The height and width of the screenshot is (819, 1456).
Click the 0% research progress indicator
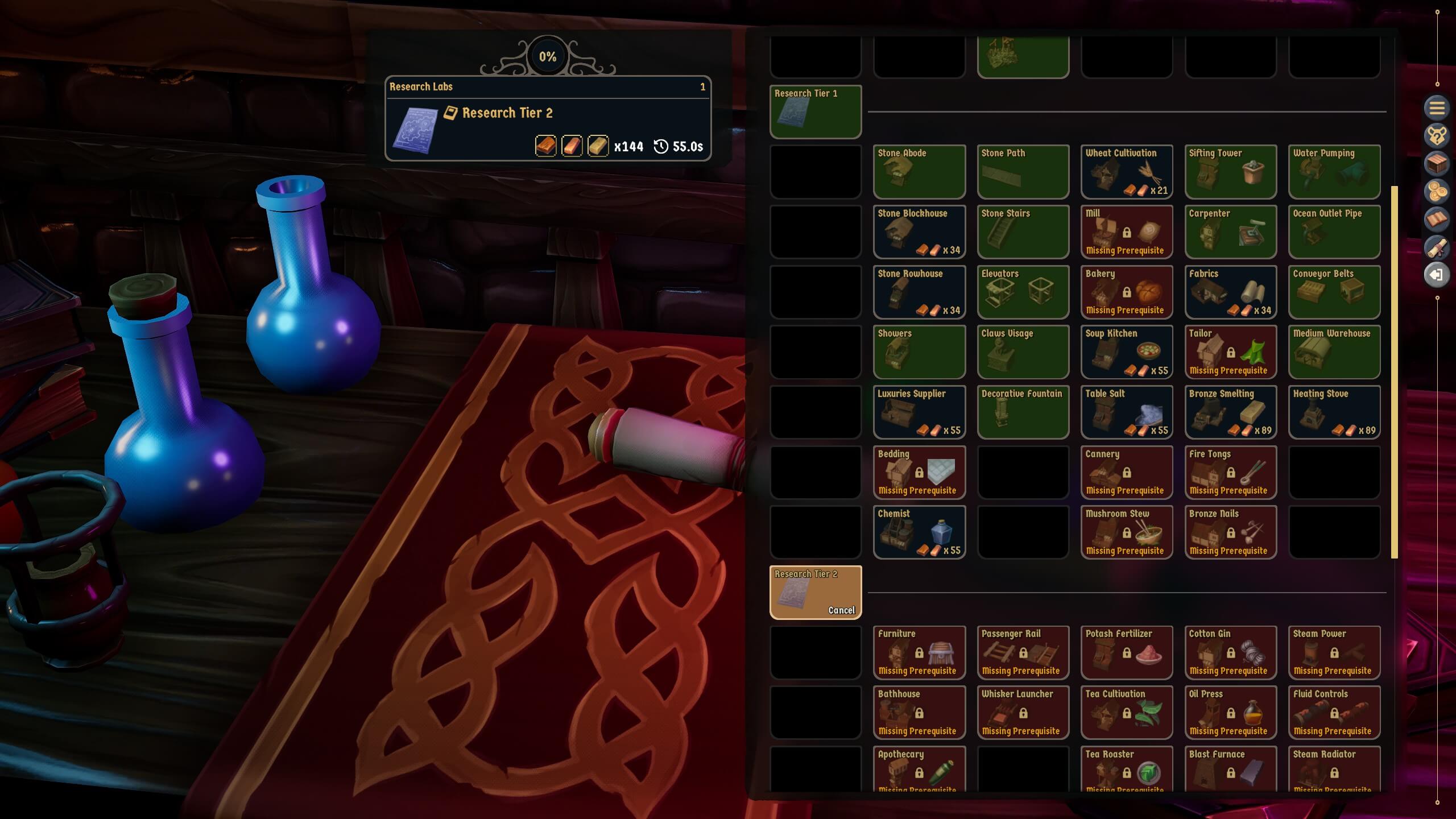pos(548,56)
